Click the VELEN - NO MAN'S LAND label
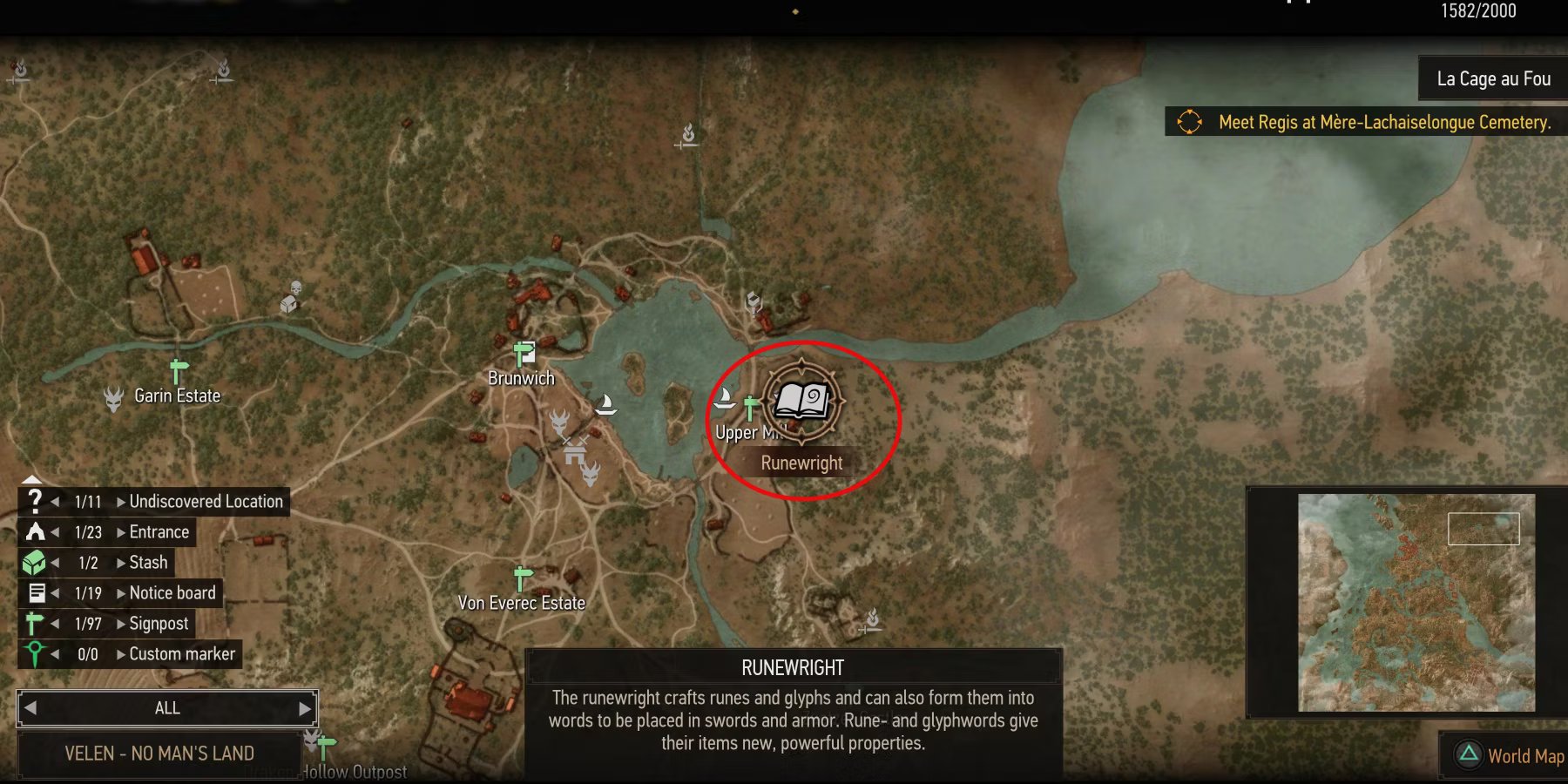 click(160, 753)
